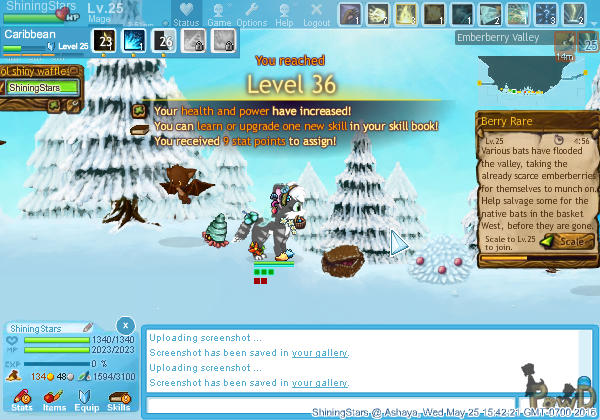600x420 pixels.
Task: Open the Items inventory
Action: click(54, 401)
